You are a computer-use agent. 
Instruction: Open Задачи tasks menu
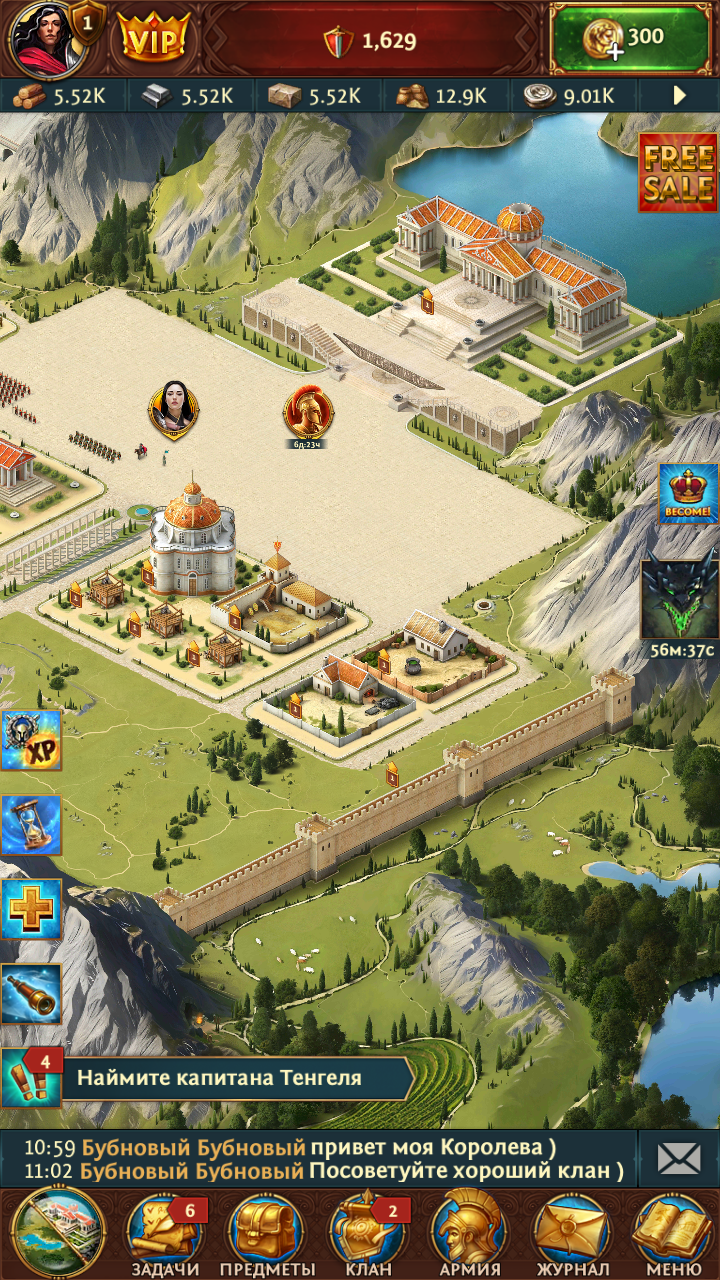[164, 1234]
